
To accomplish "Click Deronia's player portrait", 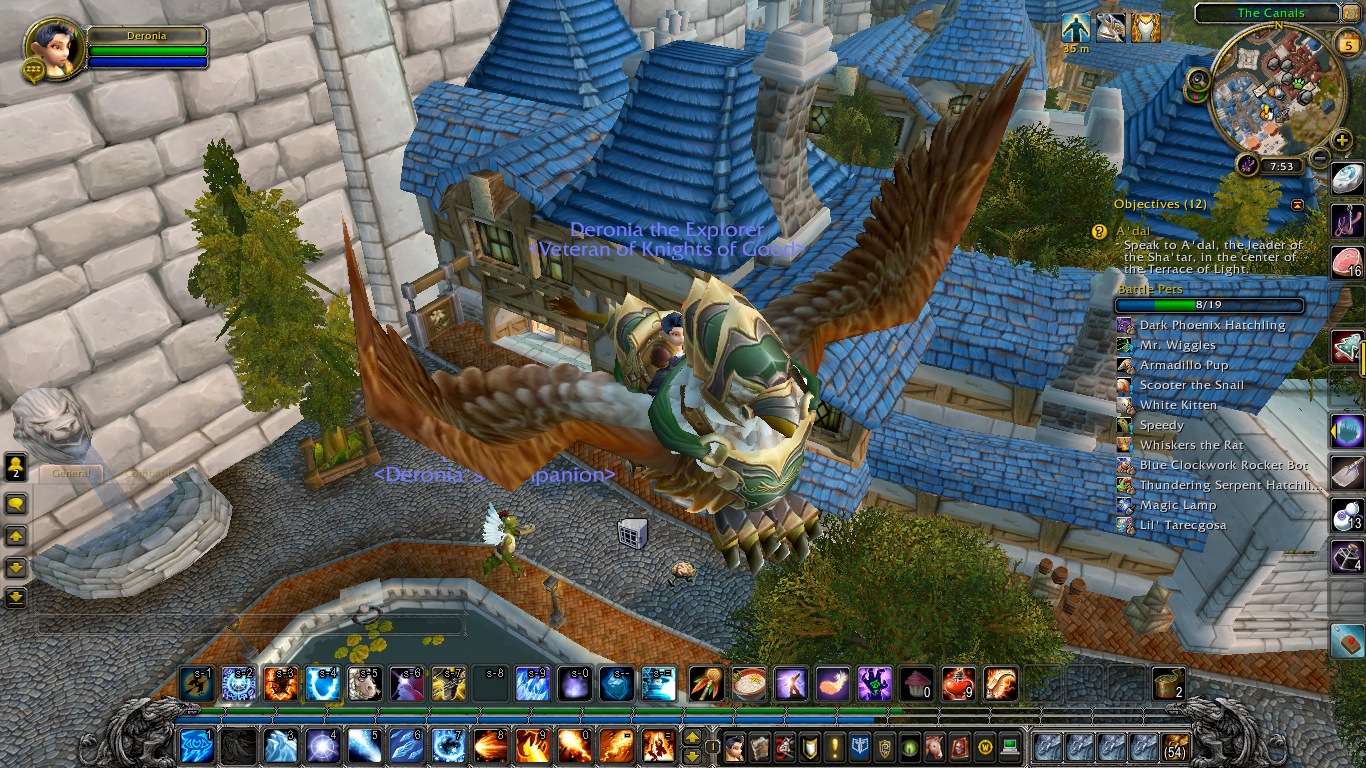I will click(52, 46).
